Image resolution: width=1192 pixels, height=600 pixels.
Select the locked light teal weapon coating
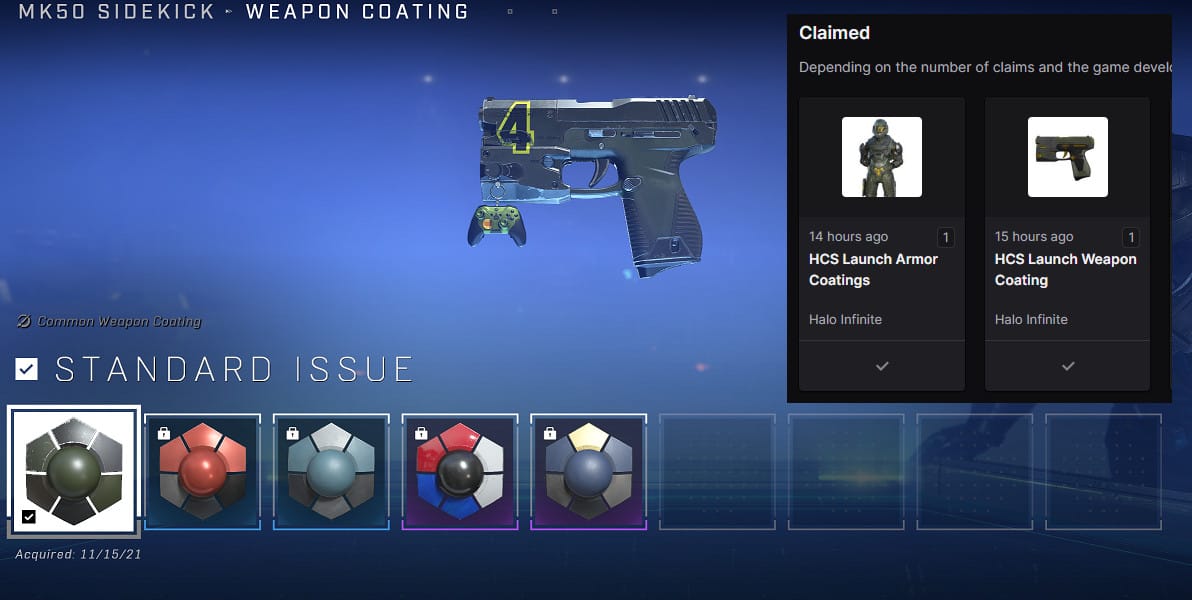[x=331, y=471]
